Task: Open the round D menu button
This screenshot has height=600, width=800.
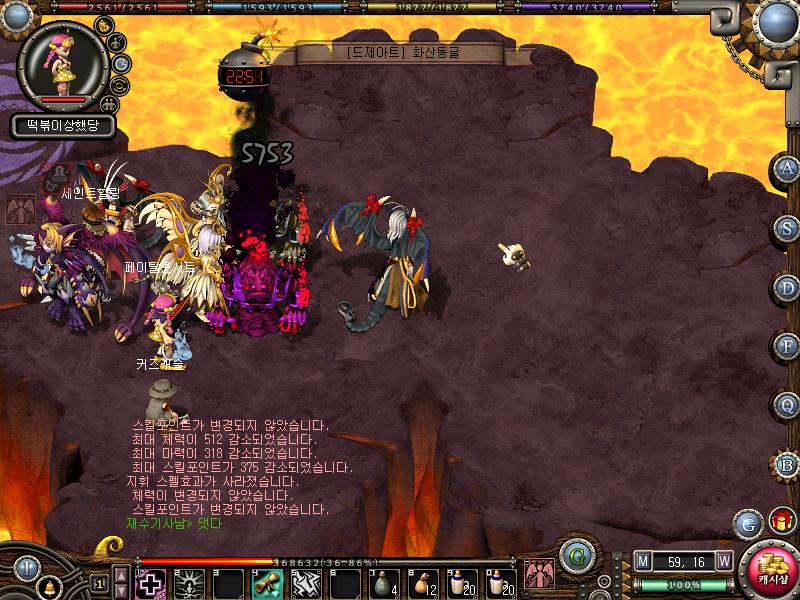Action: pos(788,287)
